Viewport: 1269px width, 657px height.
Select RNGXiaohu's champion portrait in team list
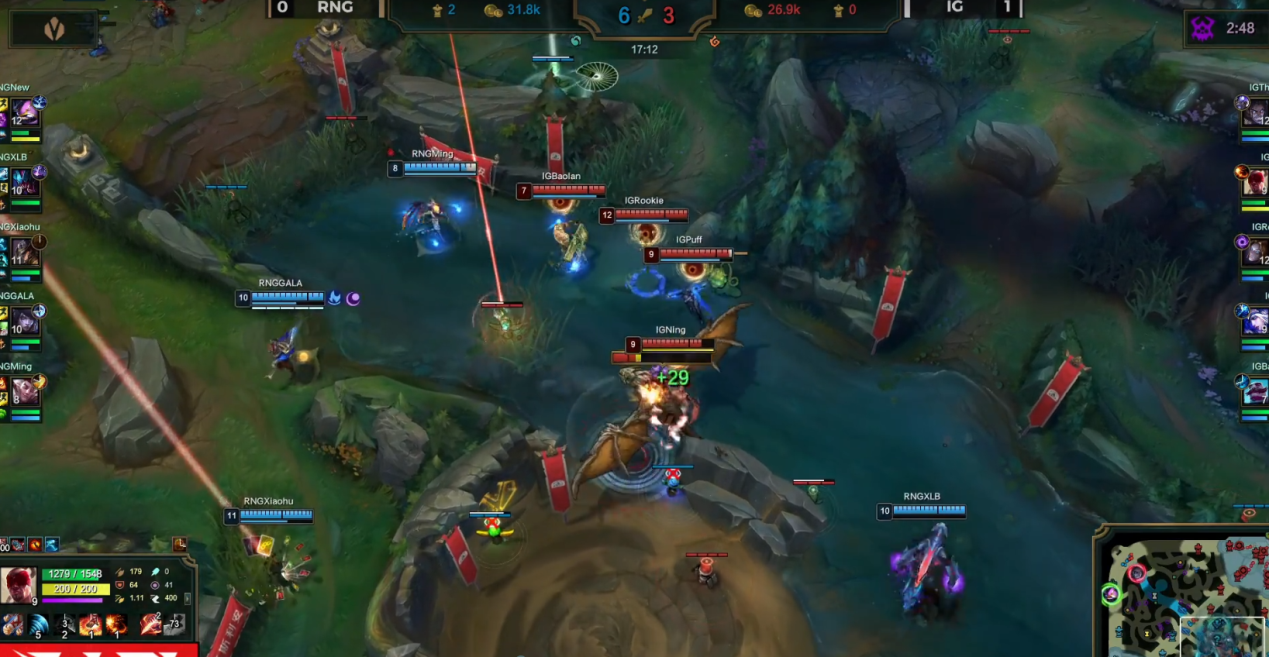pos(24,253)
